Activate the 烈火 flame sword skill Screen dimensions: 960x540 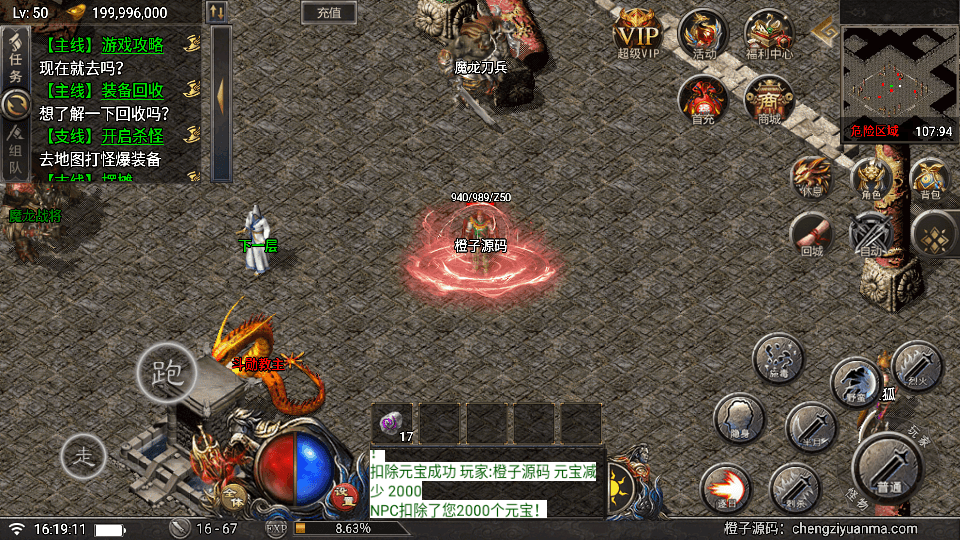tap(916, 365)
